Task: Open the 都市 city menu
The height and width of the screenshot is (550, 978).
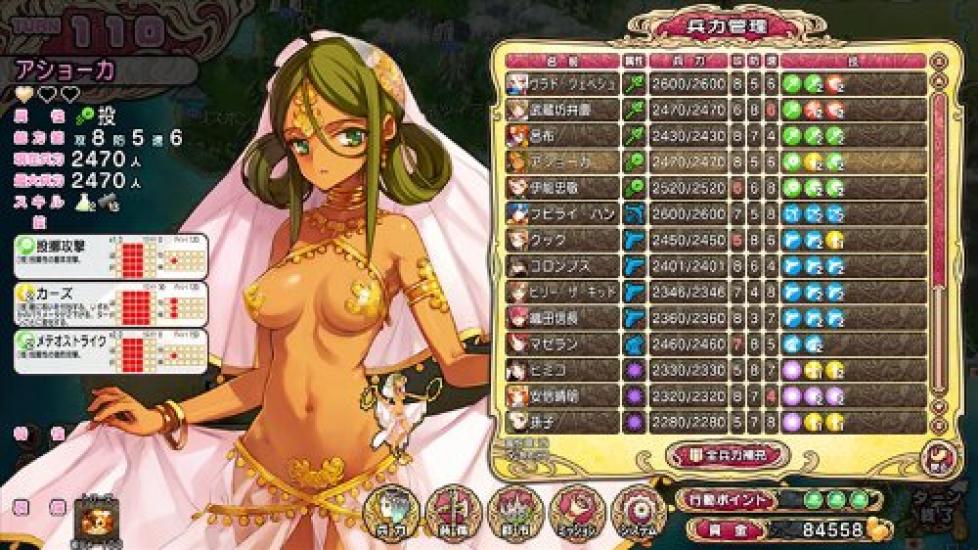Action: (x=515, y=512)
